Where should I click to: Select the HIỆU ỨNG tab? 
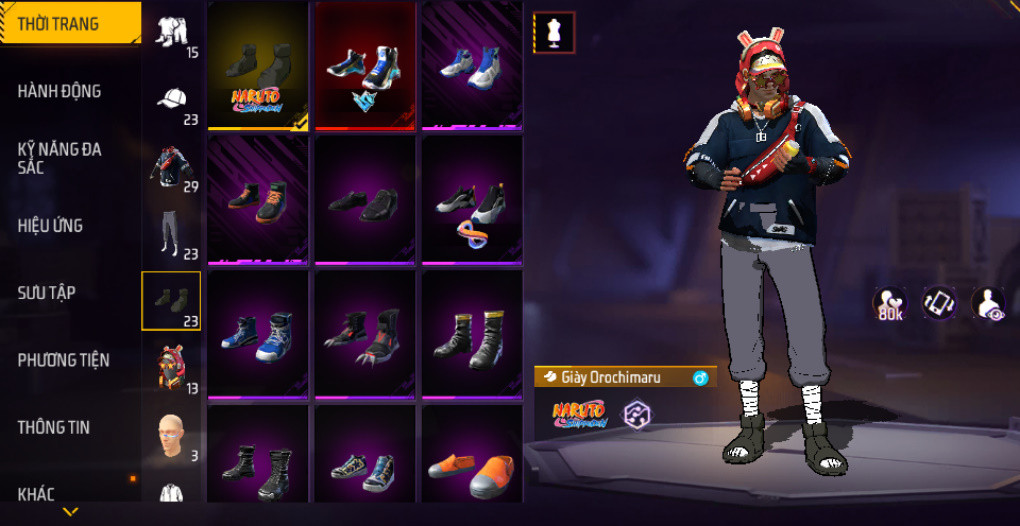(x=50, y=225)
